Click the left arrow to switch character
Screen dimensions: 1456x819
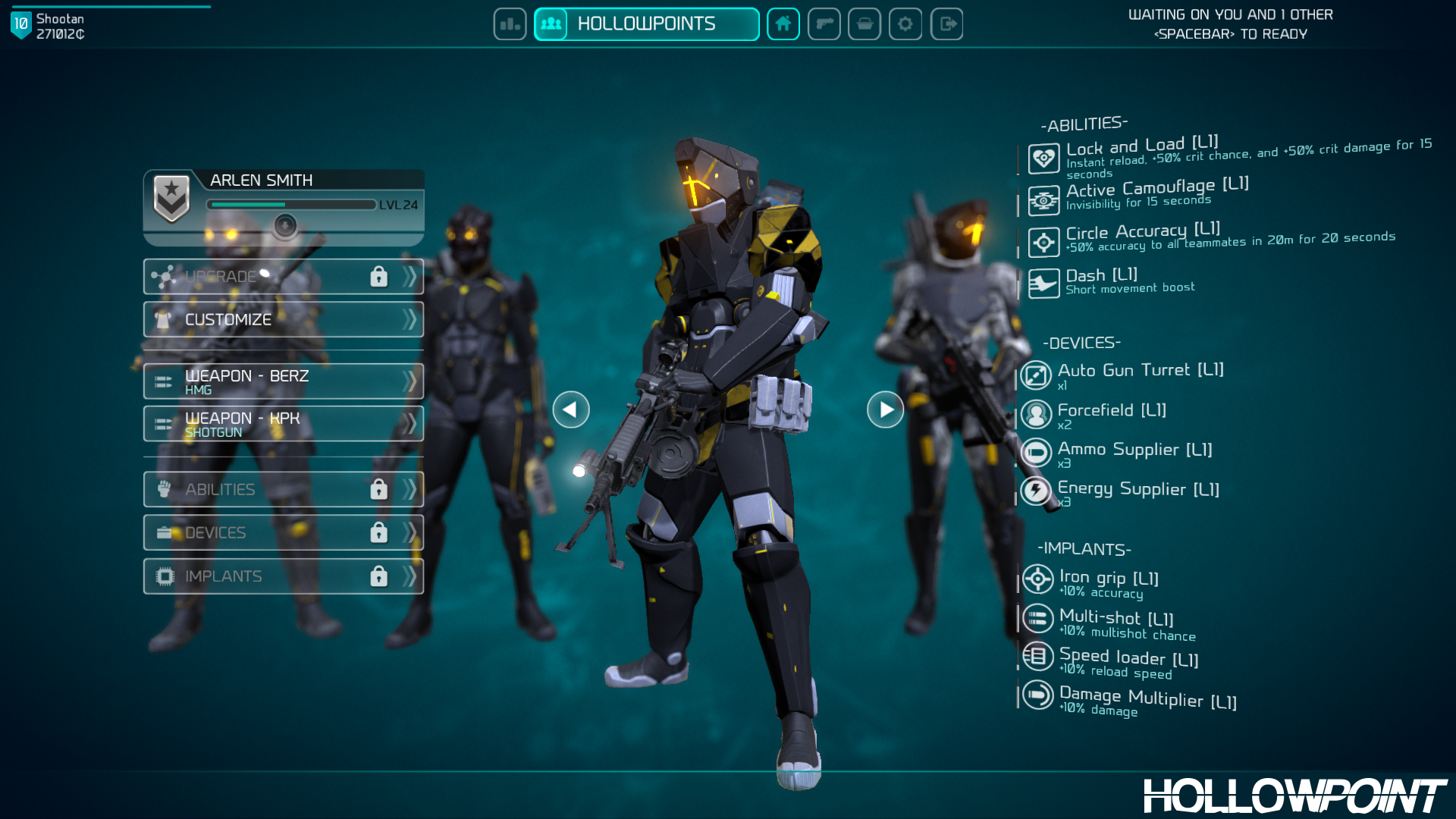[x=571, y=409]
